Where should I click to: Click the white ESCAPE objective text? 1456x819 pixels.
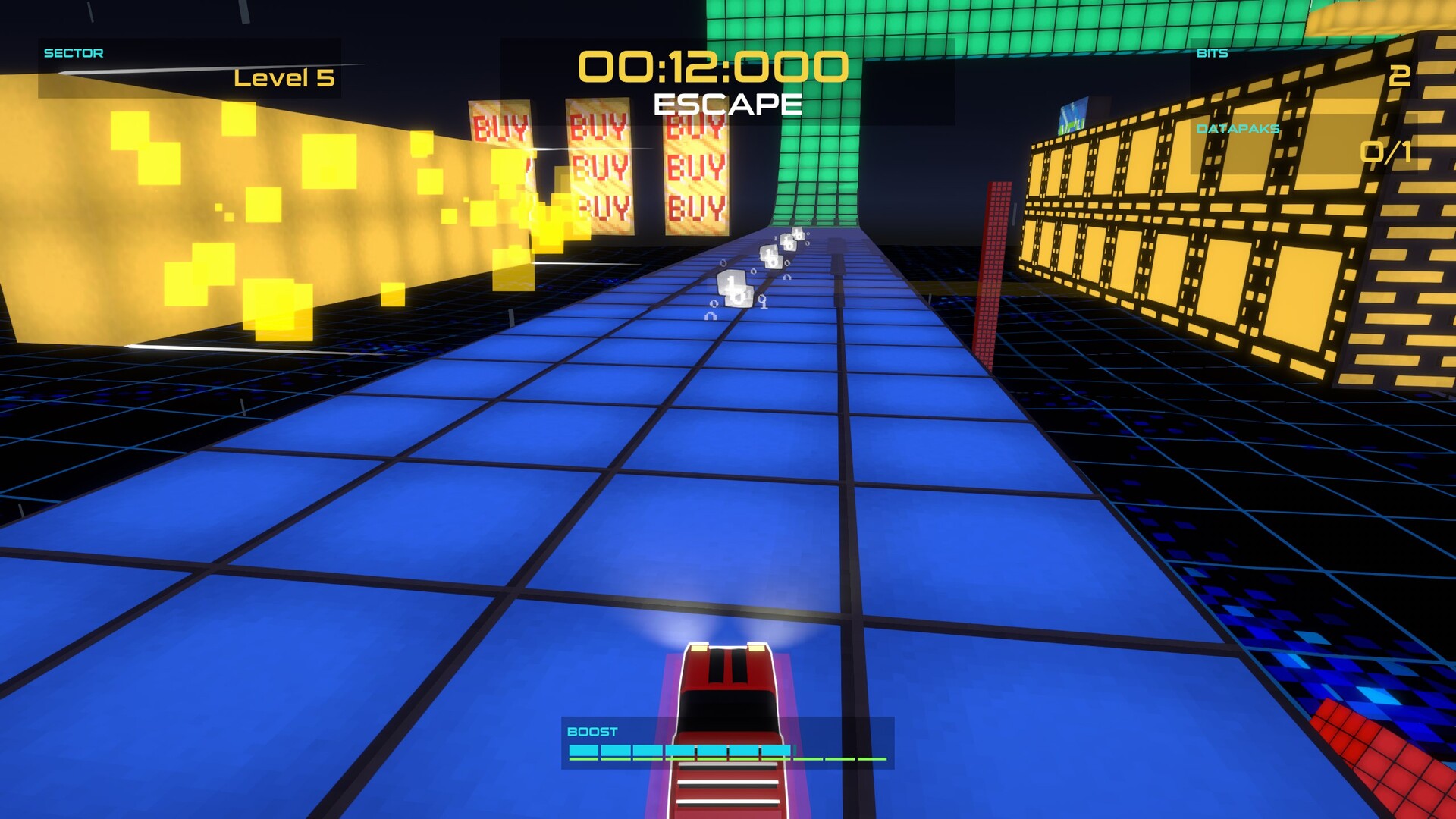[728, 102]
